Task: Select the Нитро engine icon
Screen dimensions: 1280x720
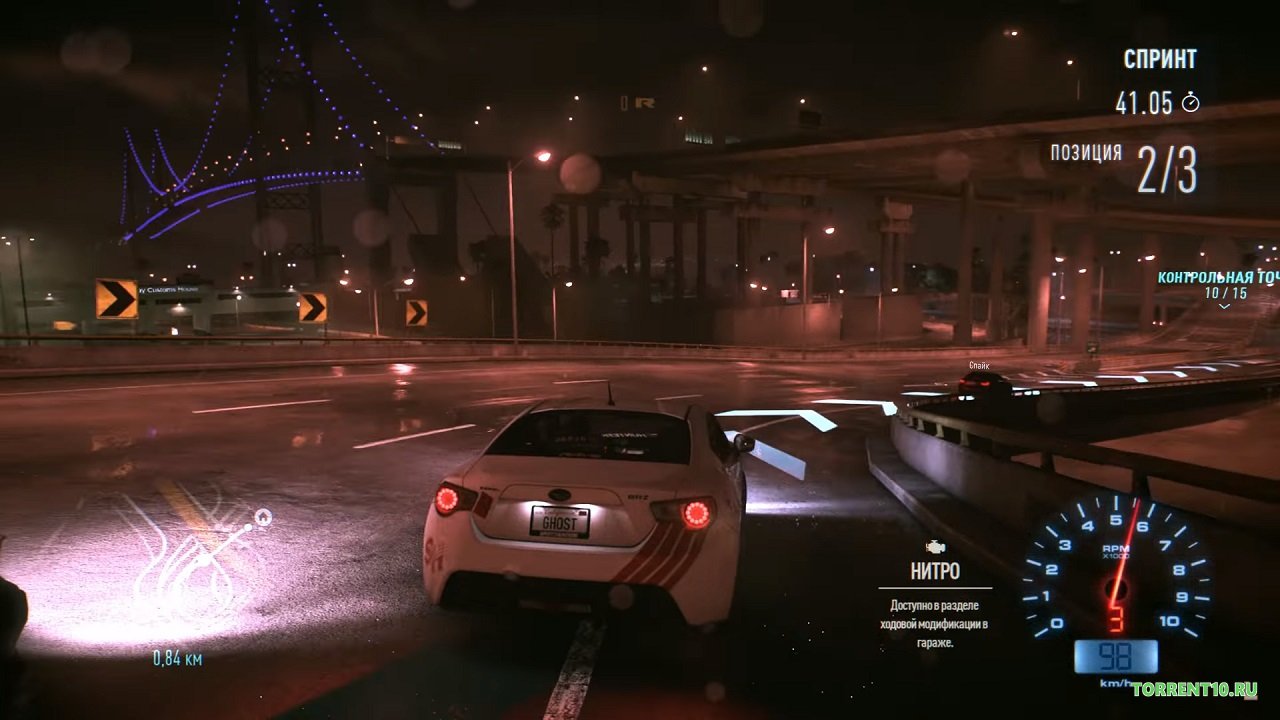Action: click(935, 547)
